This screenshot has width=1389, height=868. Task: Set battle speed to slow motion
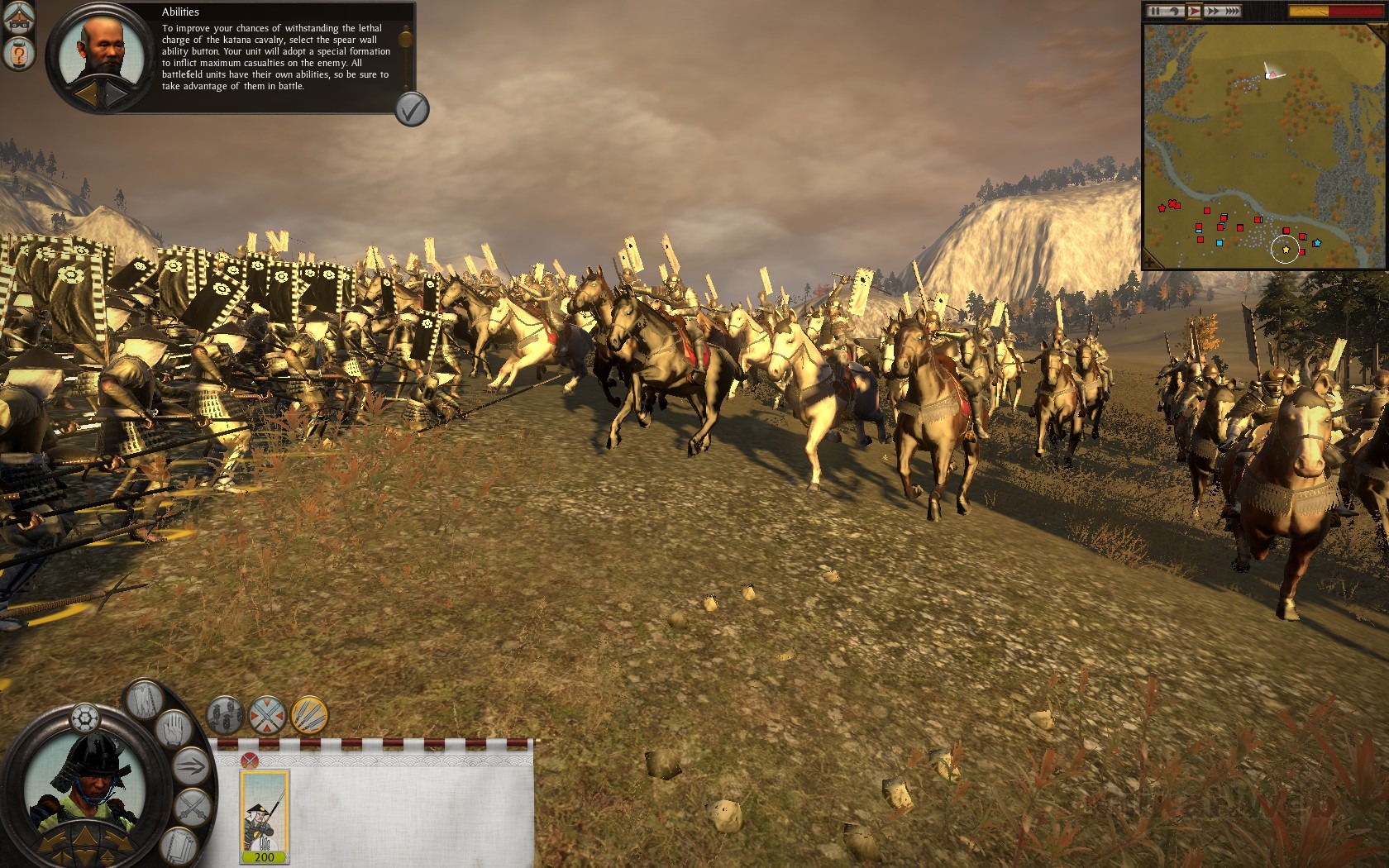[1173, 11]
